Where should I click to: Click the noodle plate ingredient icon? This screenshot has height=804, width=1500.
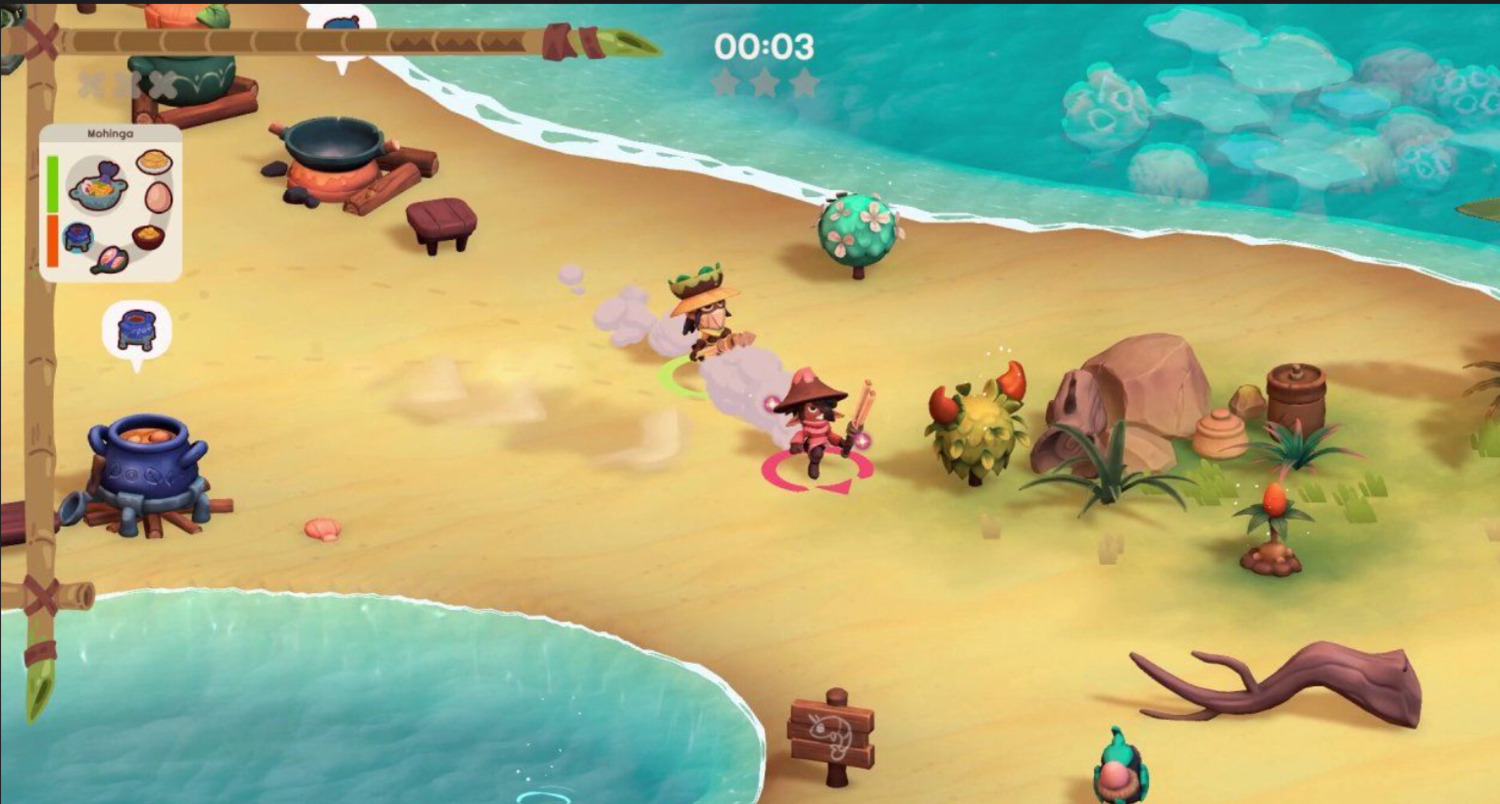pos(154,161)
